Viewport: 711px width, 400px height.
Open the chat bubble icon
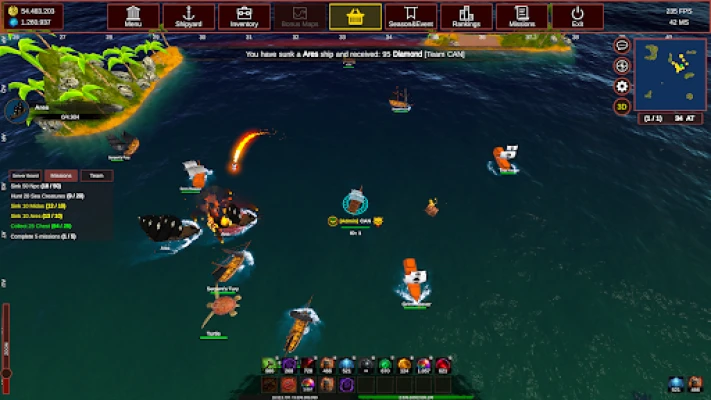(622, 46)
